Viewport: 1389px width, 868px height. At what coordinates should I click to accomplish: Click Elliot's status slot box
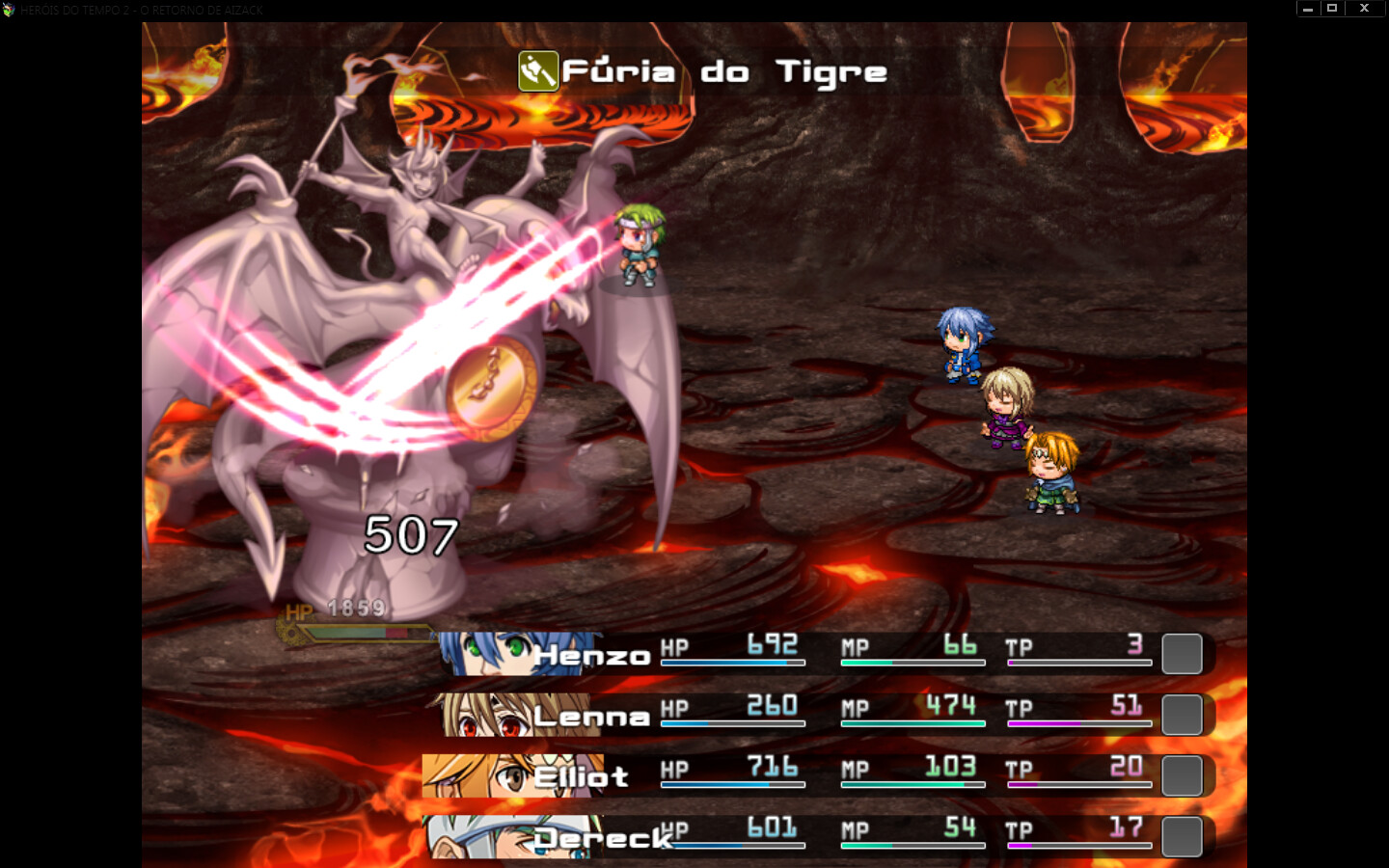1183,774
